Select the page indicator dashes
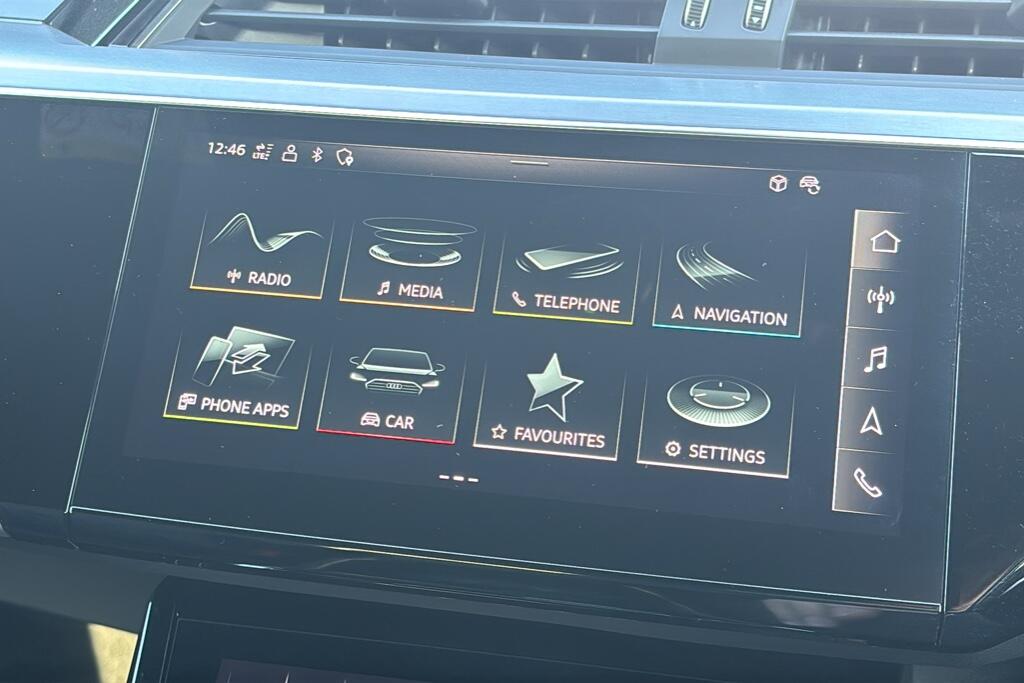This screenshot has width=1024, height=683. click(x=459, y=478)
